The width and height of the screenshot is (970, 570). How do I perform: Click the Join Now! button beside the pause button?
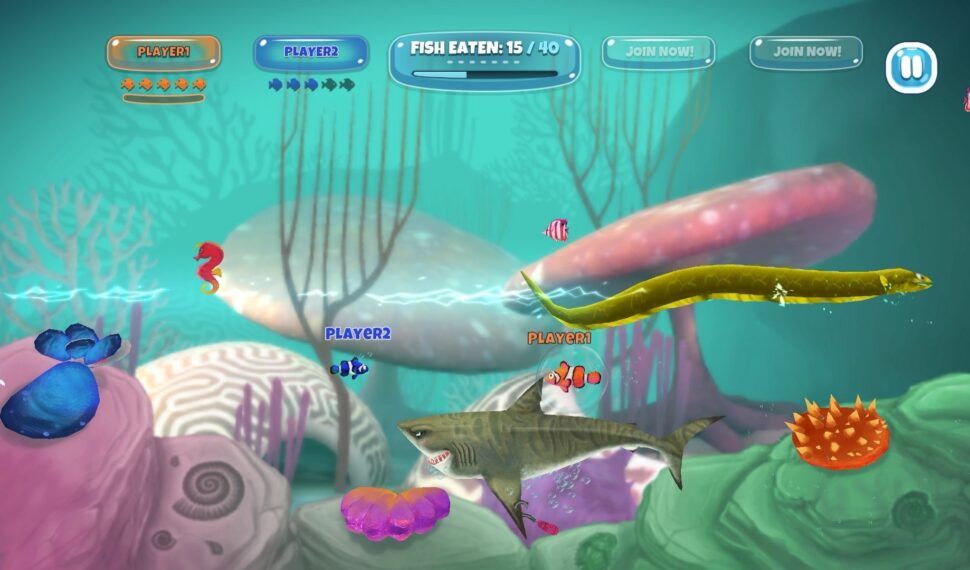806,52
